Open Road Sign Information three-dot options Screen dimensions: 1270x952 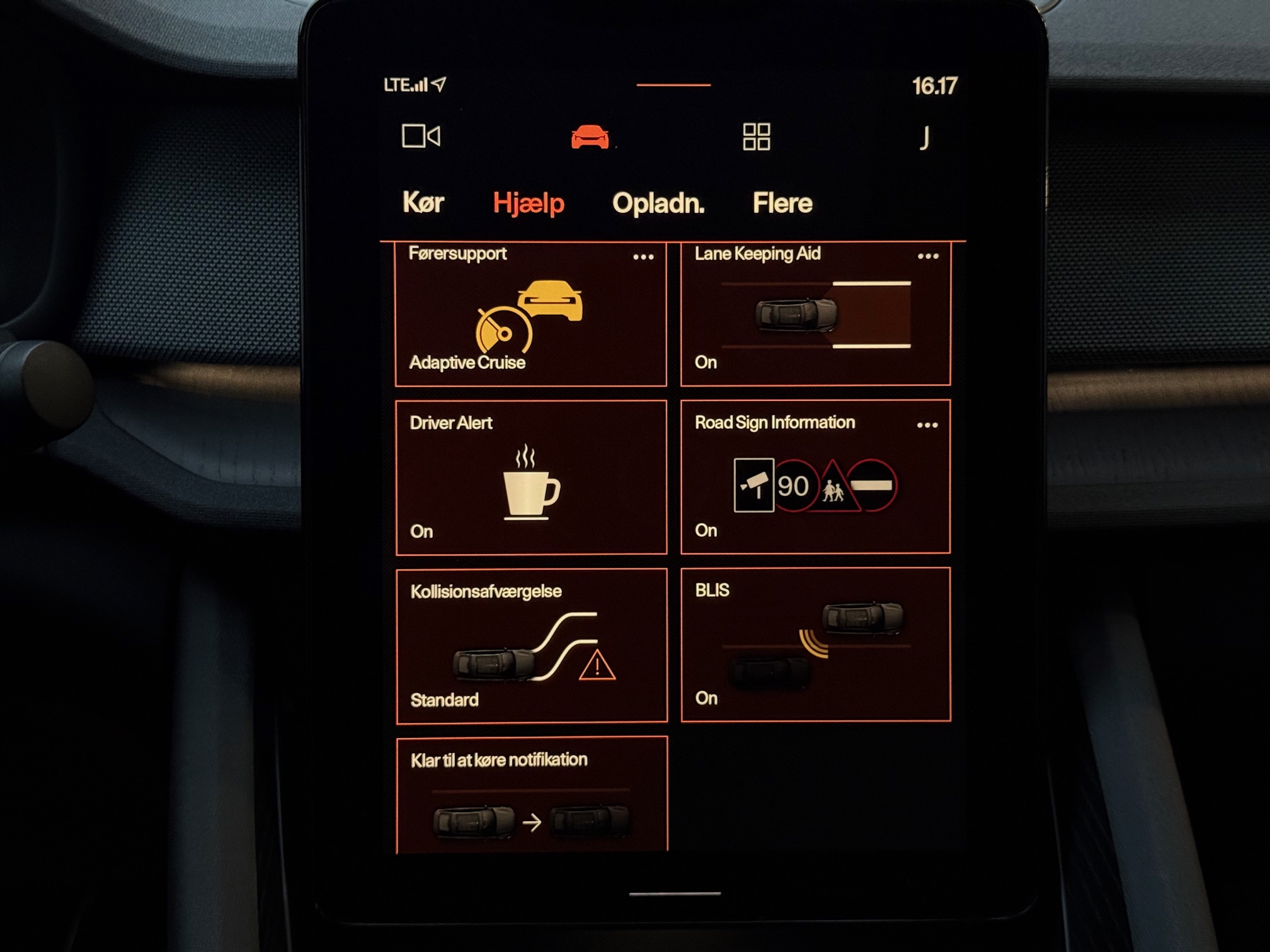click(927, 425)
